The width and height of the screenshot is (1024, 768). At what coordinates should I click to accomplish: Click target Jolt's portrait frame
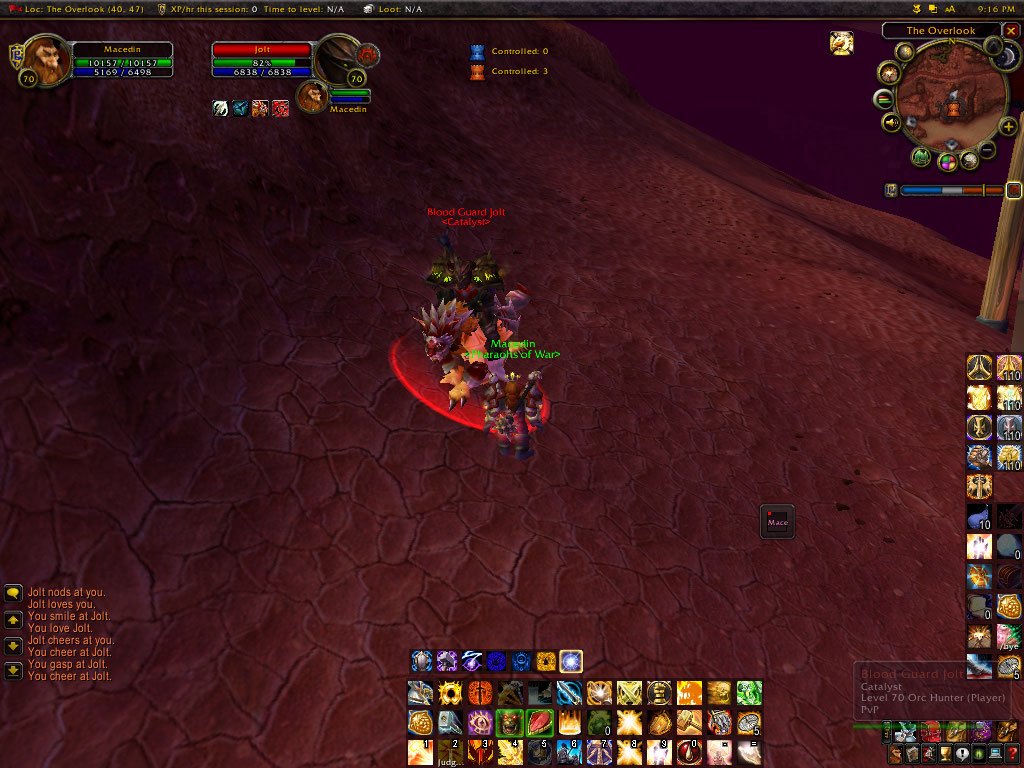[338, 60]
